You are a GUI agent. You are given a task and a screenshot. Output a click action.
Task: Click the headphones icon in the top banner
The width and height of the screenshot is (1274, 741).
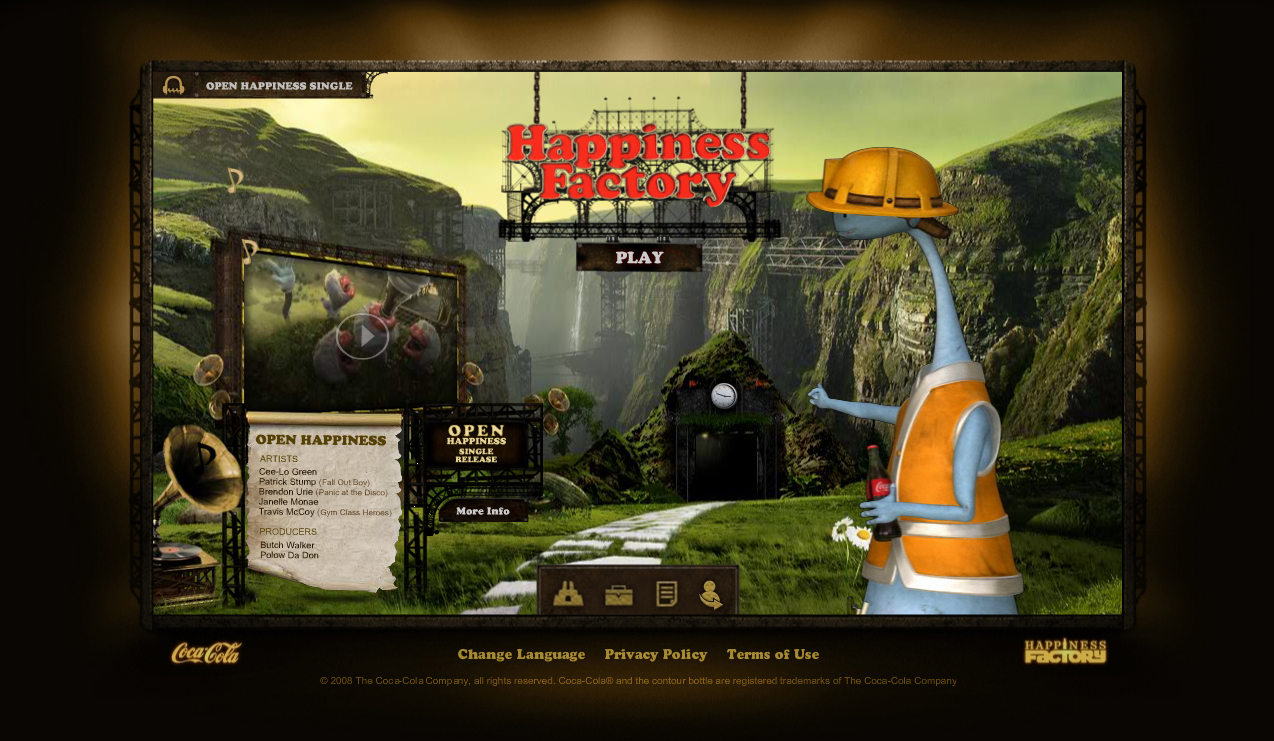coord(174,86)
